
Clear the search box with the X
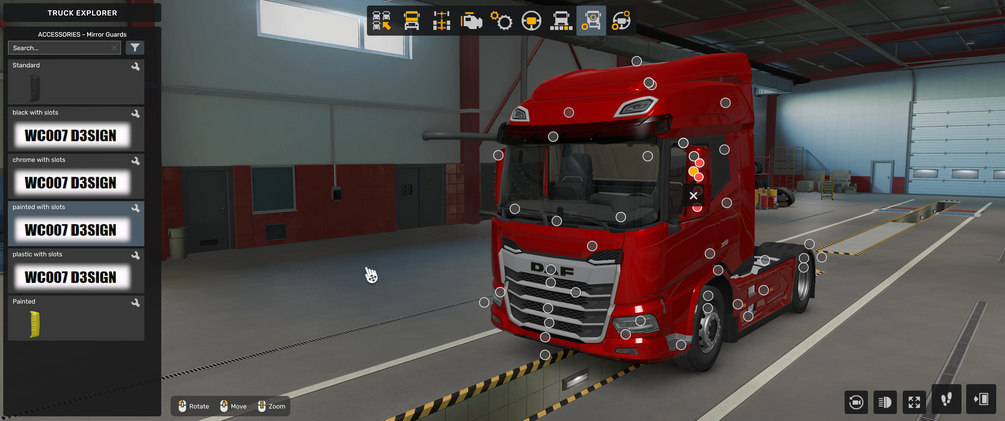pyautogui.click(x=115, y=48)
